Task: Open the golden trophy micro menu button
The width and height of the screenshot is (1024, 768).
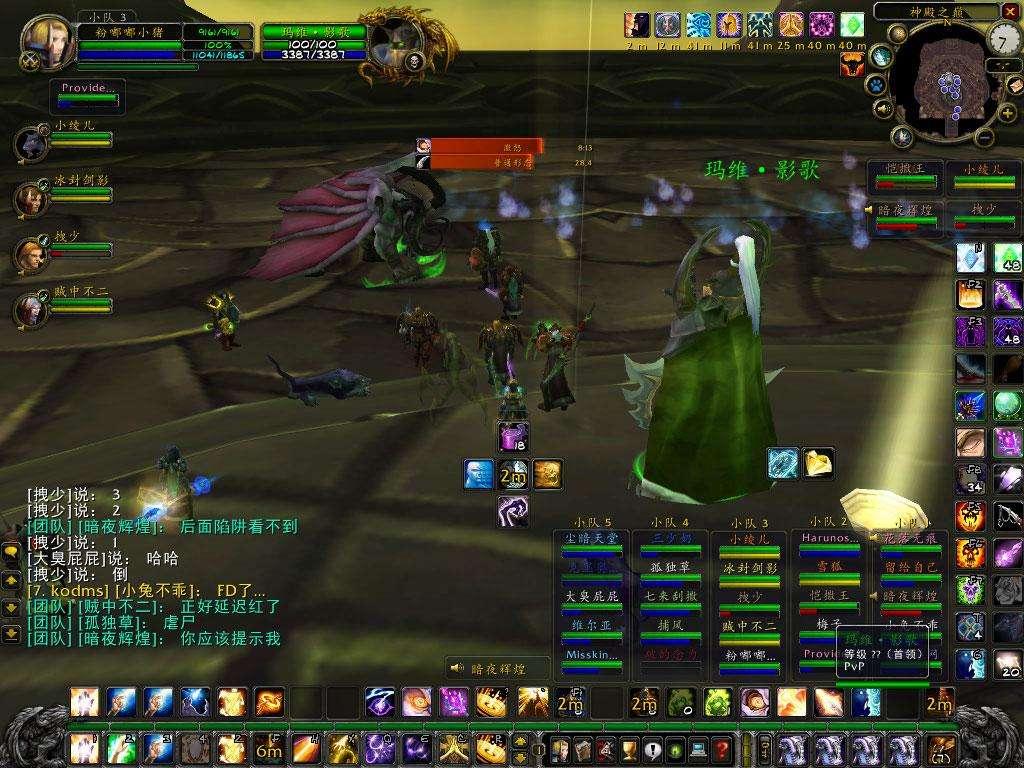Action: (629, 749)
